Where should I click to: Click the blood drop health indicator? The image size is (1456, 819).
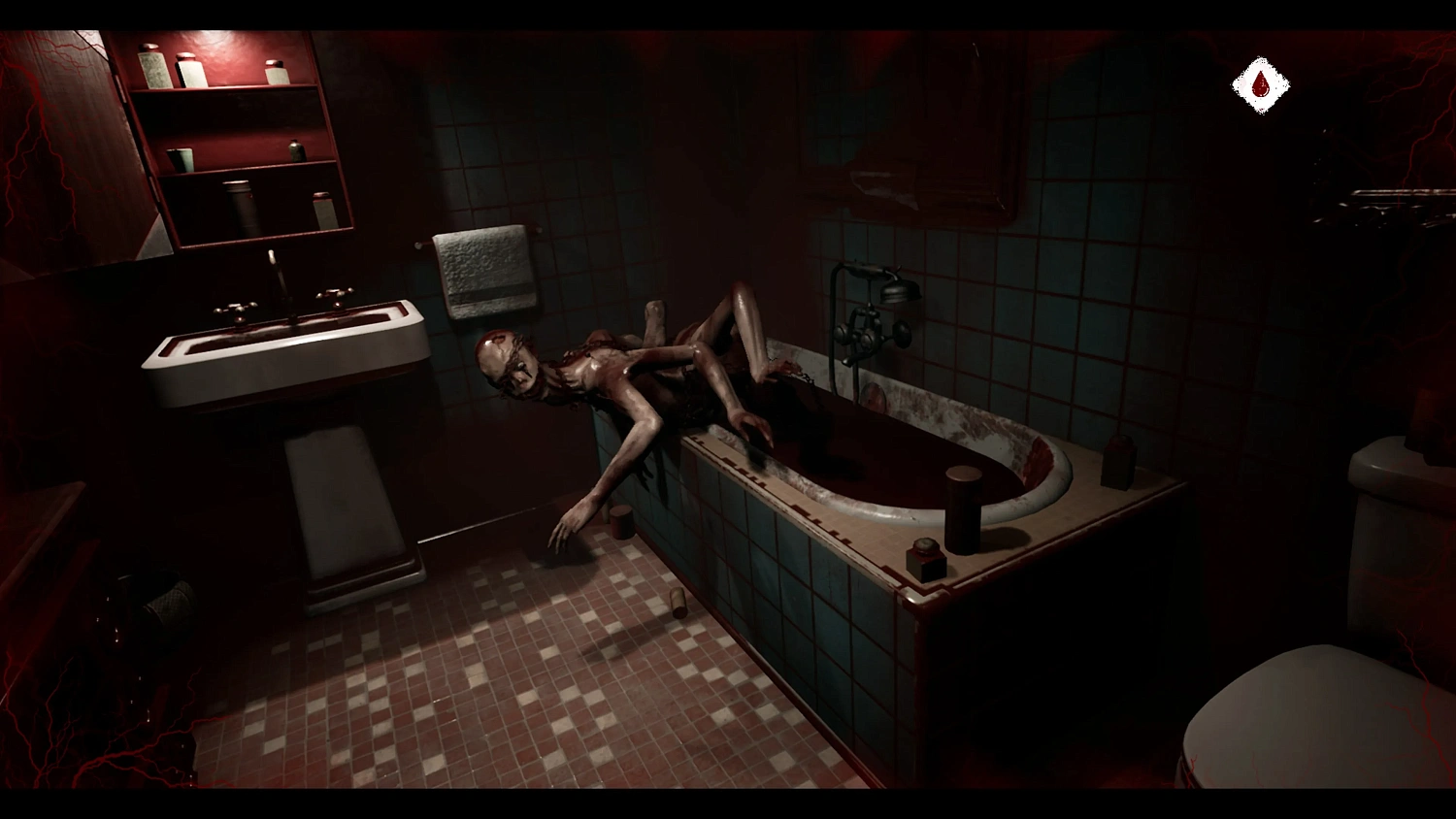tap(1260, 83)
